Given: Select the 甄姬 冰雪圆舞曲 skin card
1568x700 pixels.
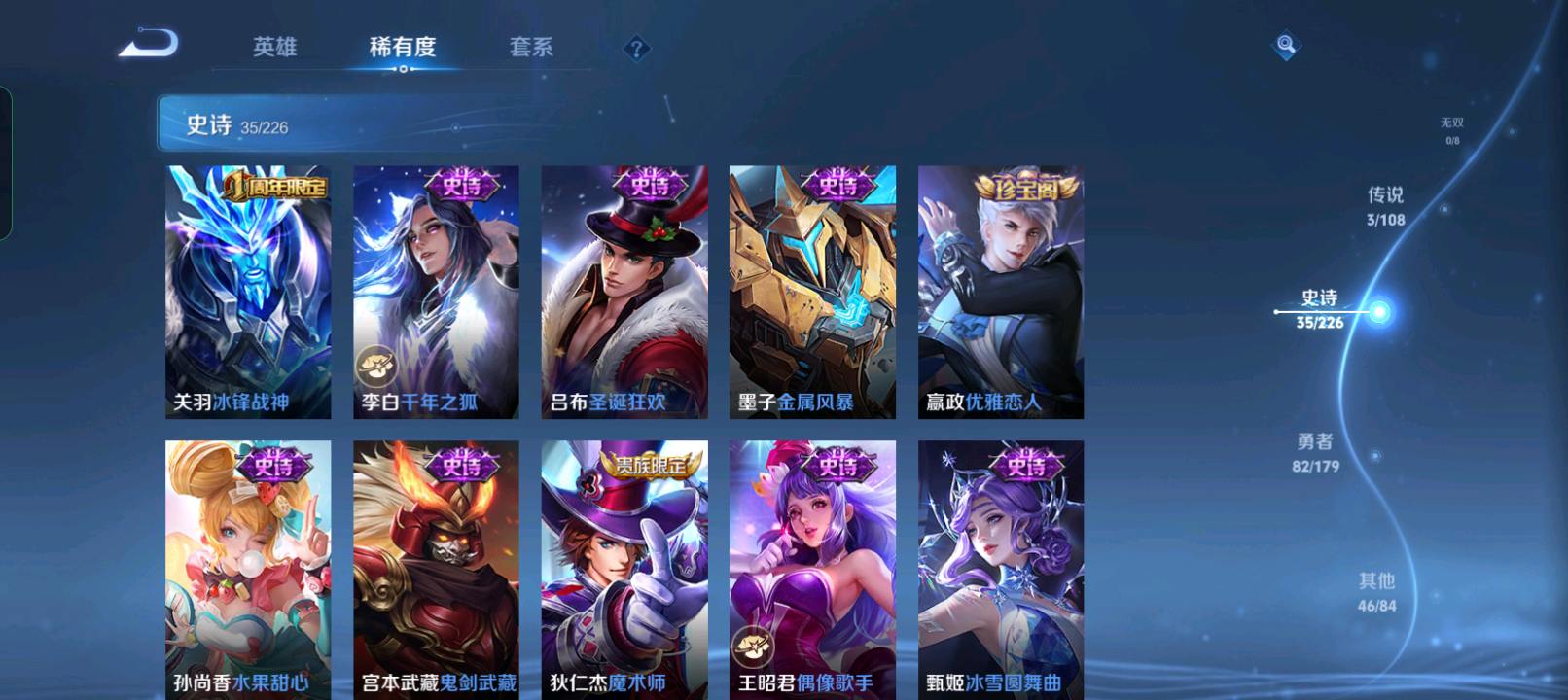Looking at the screenshot, I should point(1001,569).
